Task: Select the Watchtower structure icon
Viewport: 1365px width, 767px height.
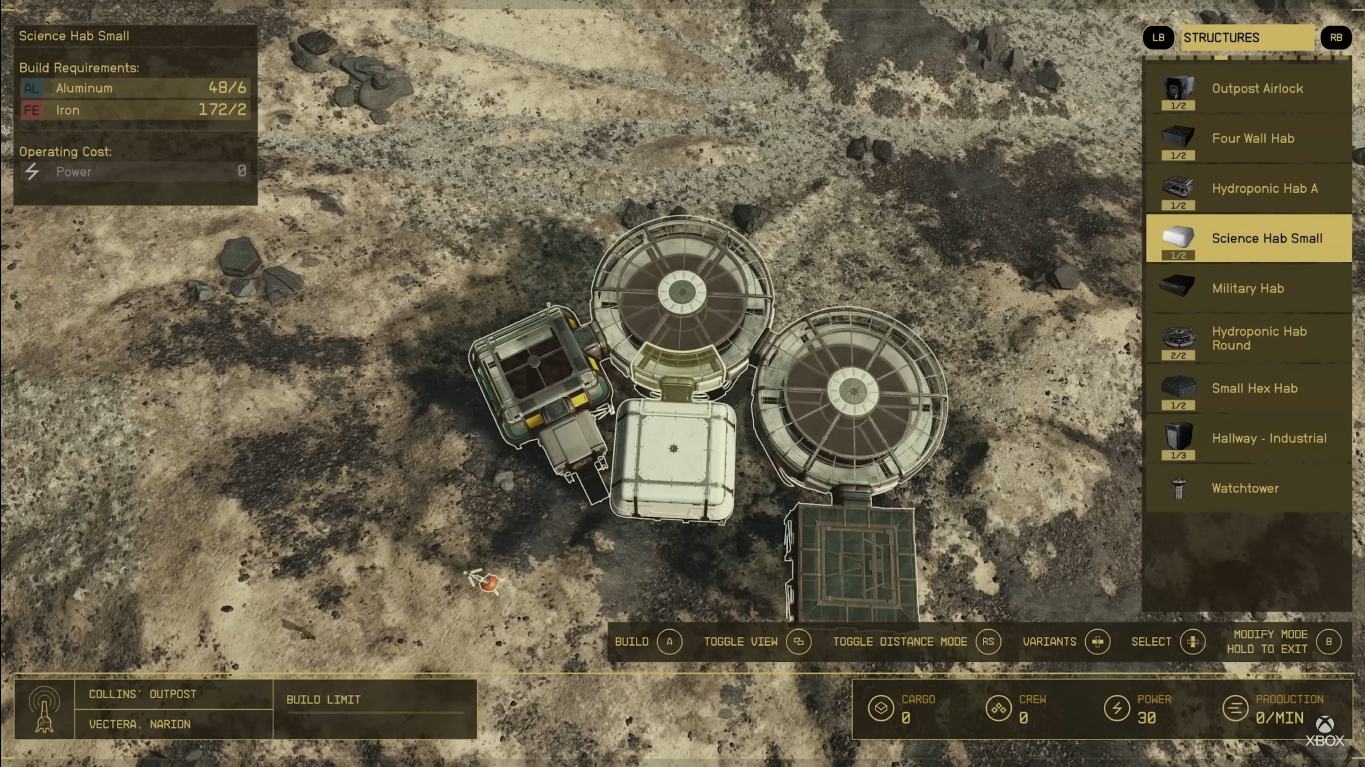Action: click(1177, 488)
